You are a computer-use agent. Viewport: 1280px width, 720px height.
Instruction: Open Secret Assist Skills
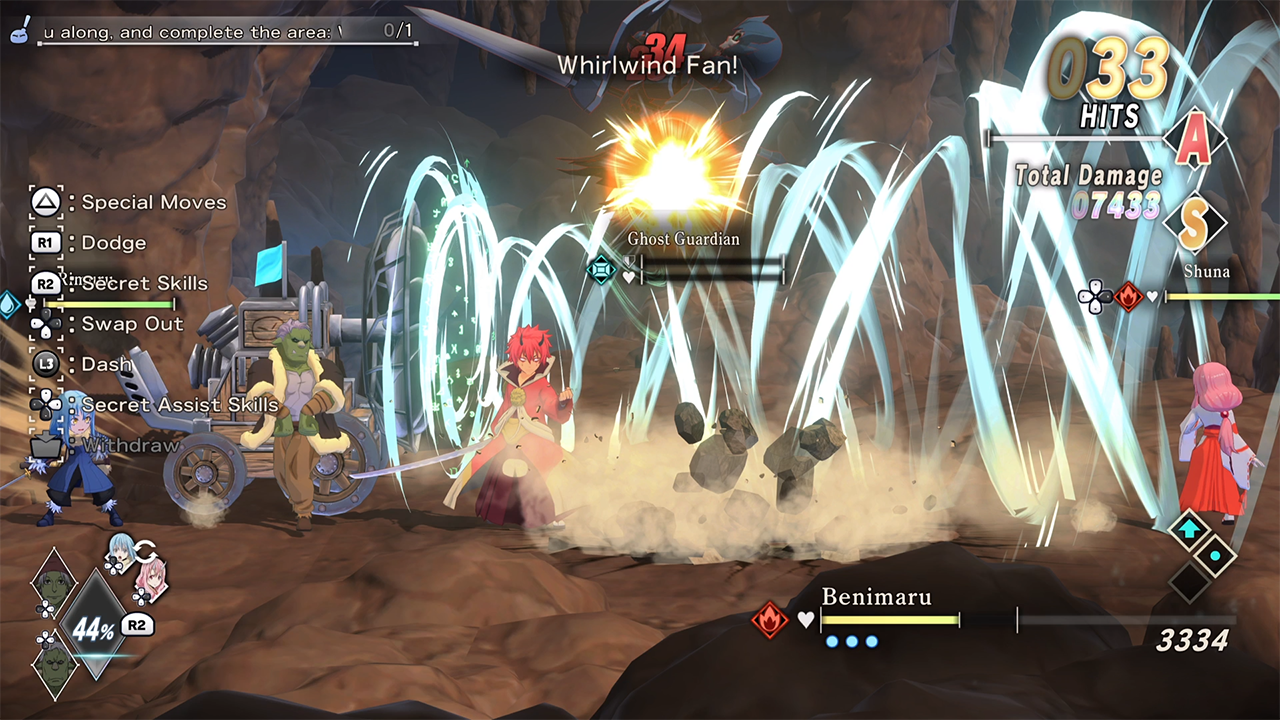click(179, 404)
